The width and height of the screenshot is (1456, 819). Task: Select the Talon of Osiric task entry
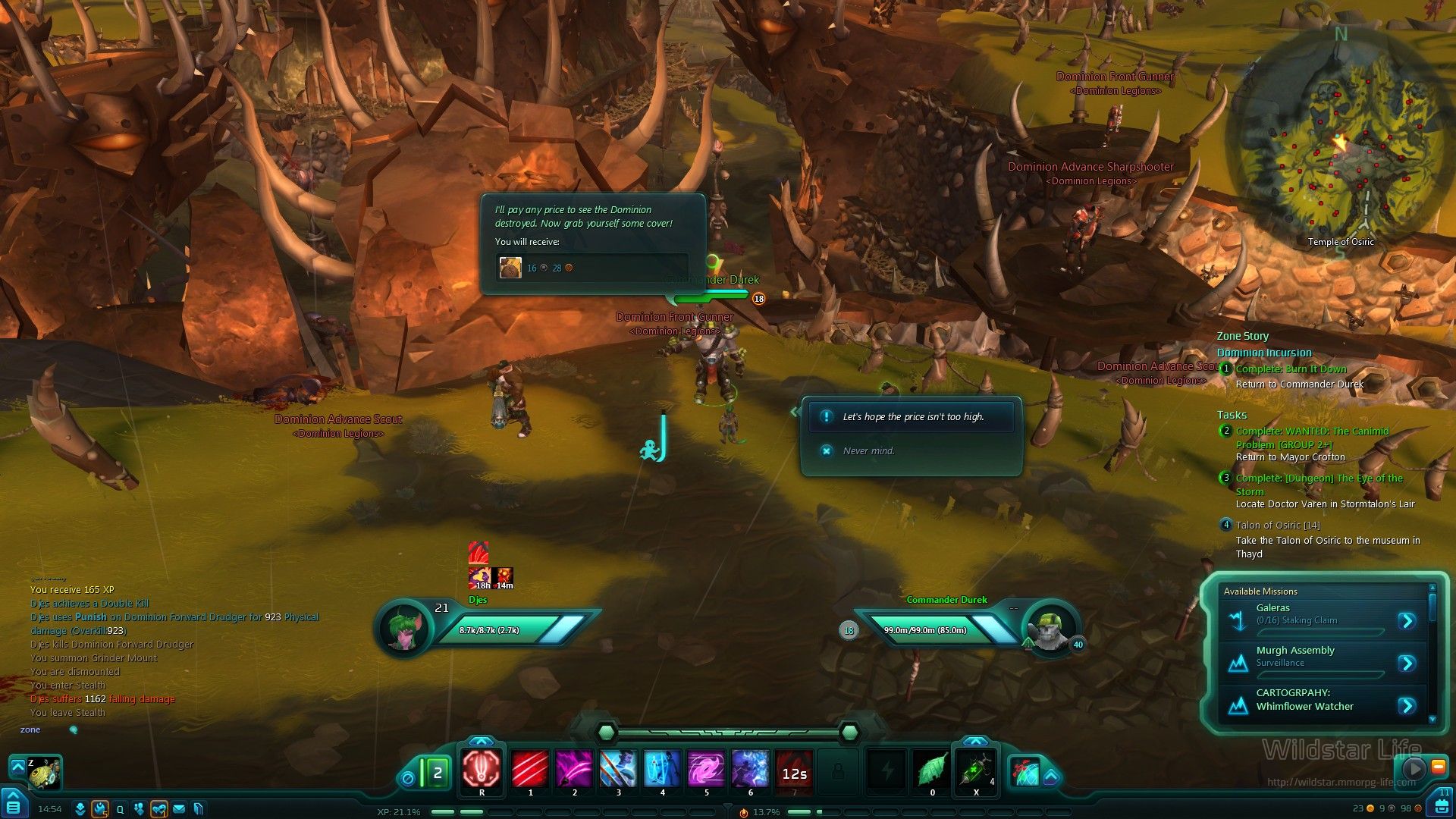point(1277,525)
